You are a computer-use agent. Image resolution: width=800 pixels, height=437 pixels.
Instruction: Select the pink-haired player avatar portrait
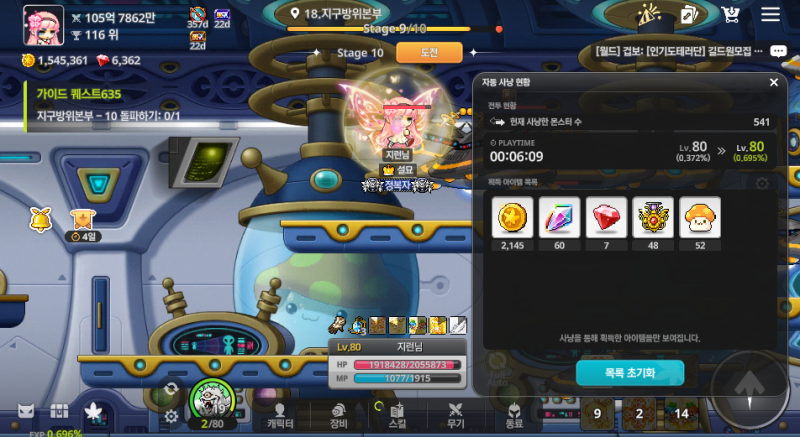click(42, 25)
